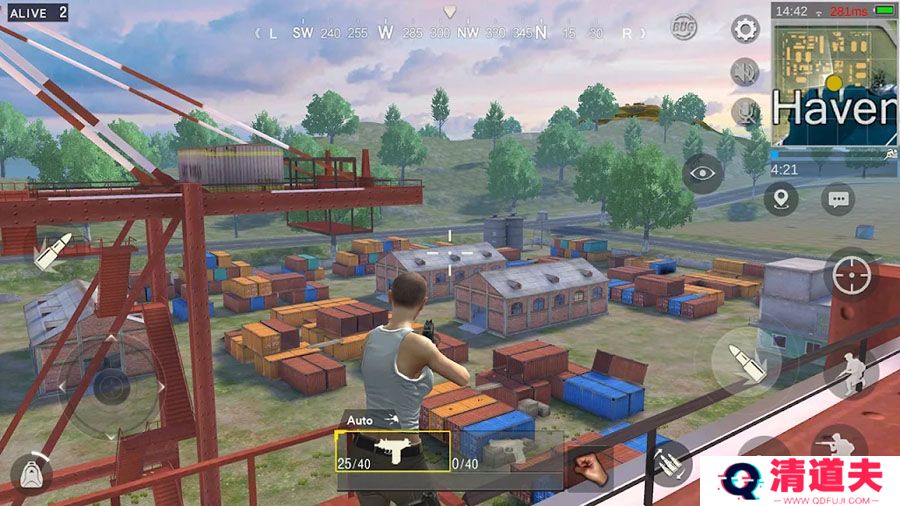Tap the crosshair aim-down-sights button
The height and width of the screenshot is (506, 900).
point(852,271)
